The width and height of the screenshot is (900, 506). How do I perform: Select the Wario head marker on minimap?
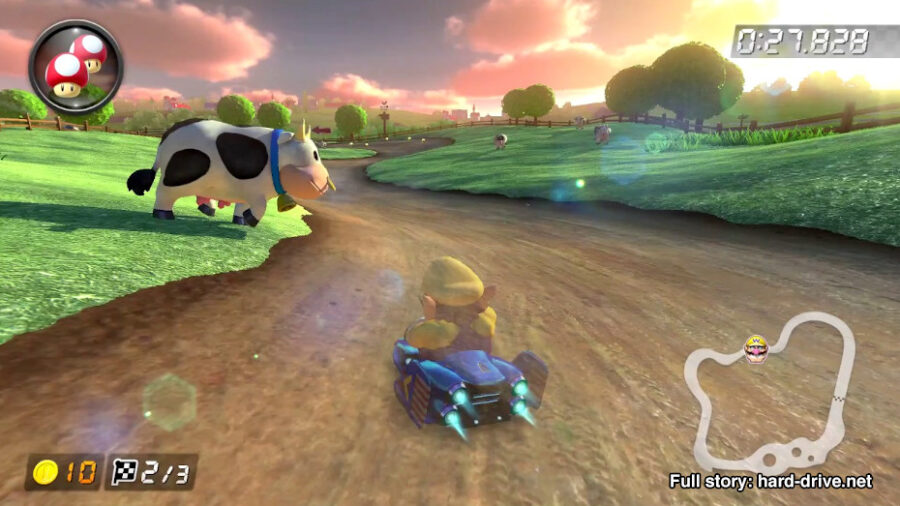point(757,349)
